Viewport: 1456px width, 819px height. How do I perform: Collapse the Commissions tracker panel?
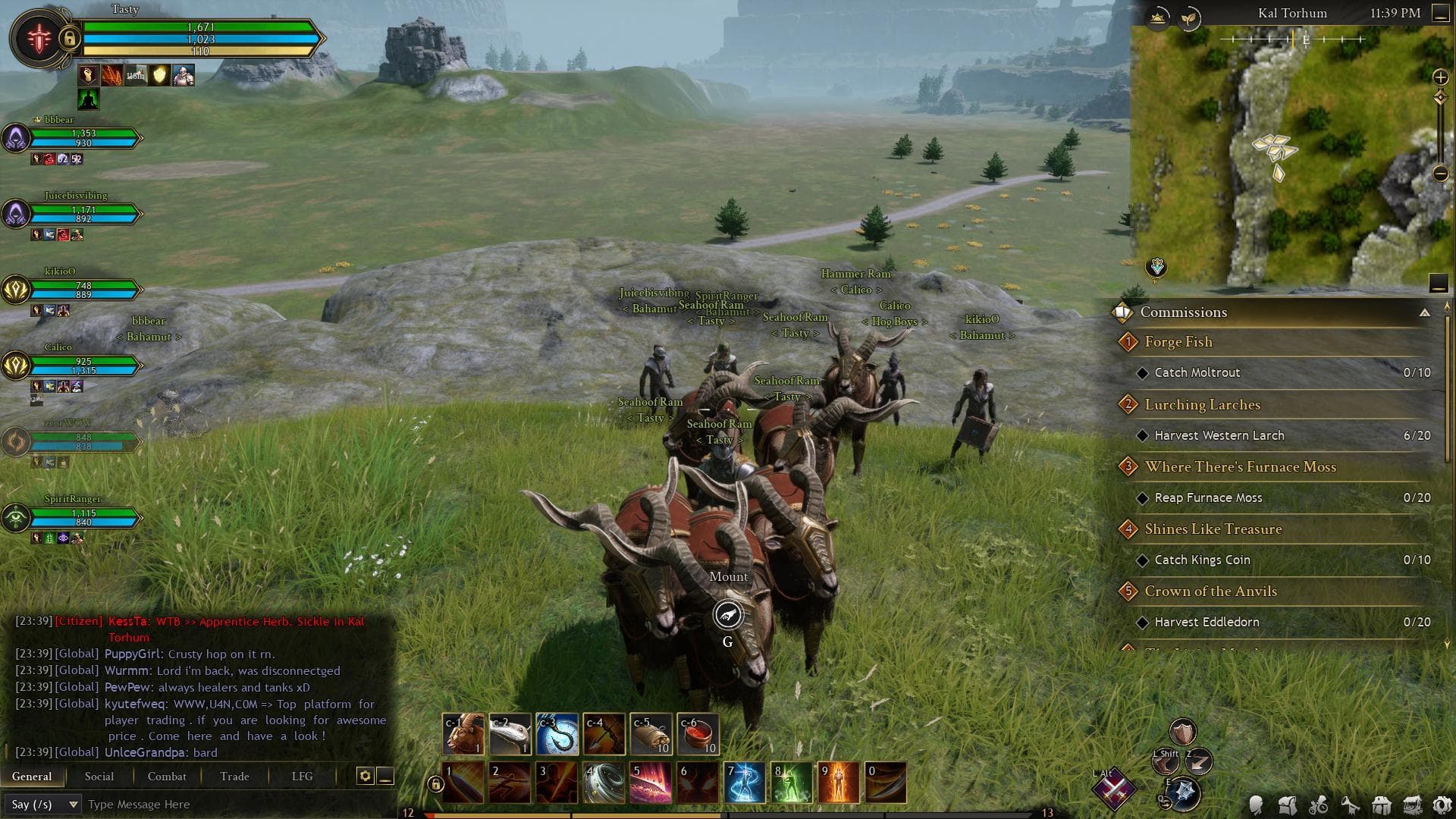point(1425,312)
